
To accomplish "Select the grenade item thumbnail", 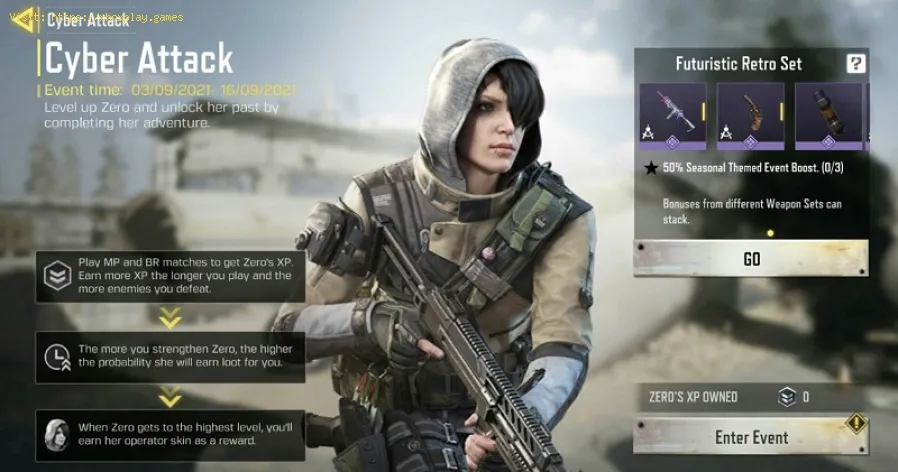I will pyautogui.click(x=829, y=116).
